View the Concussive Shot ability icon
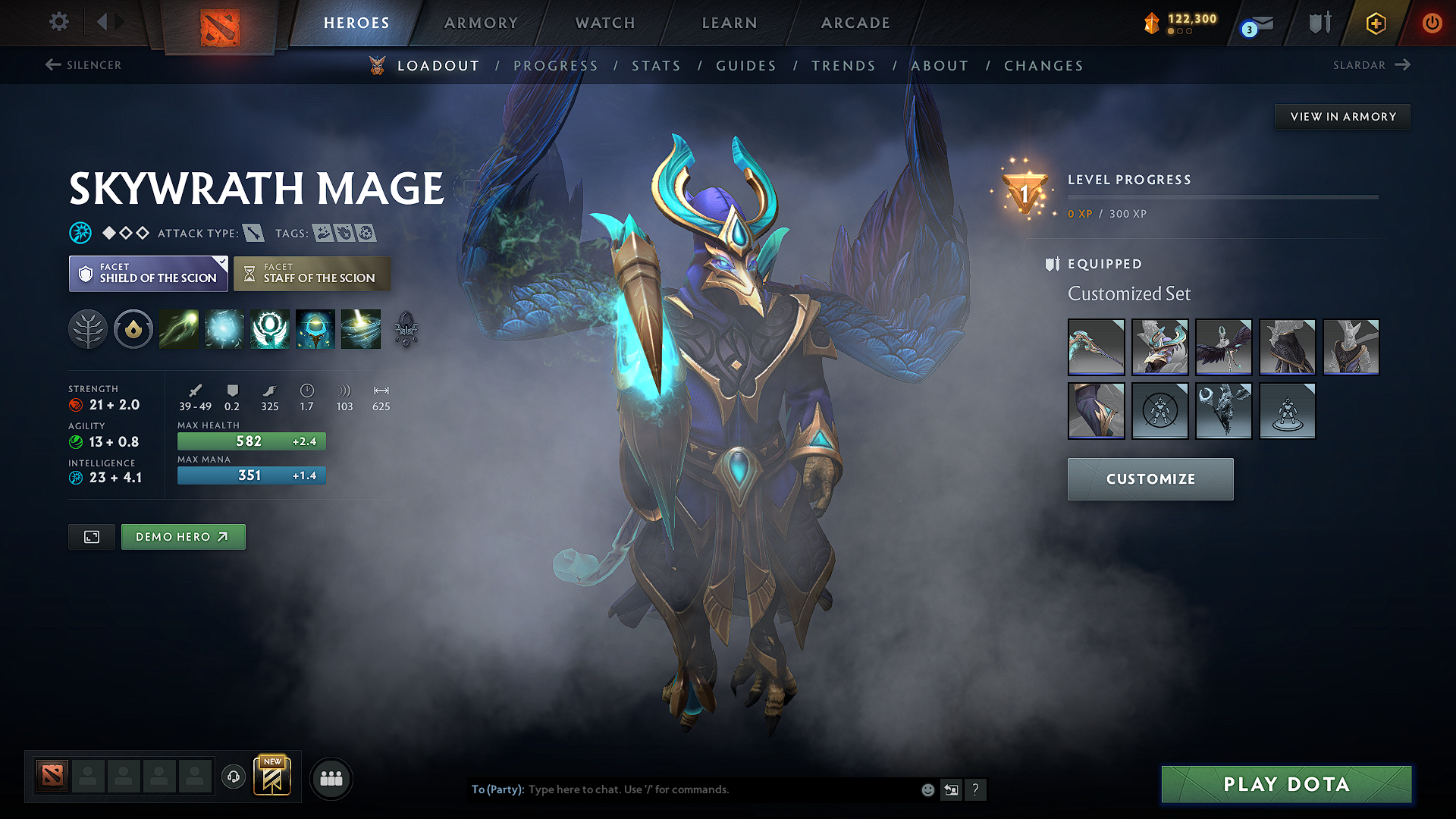 click(x=224, y=329)
